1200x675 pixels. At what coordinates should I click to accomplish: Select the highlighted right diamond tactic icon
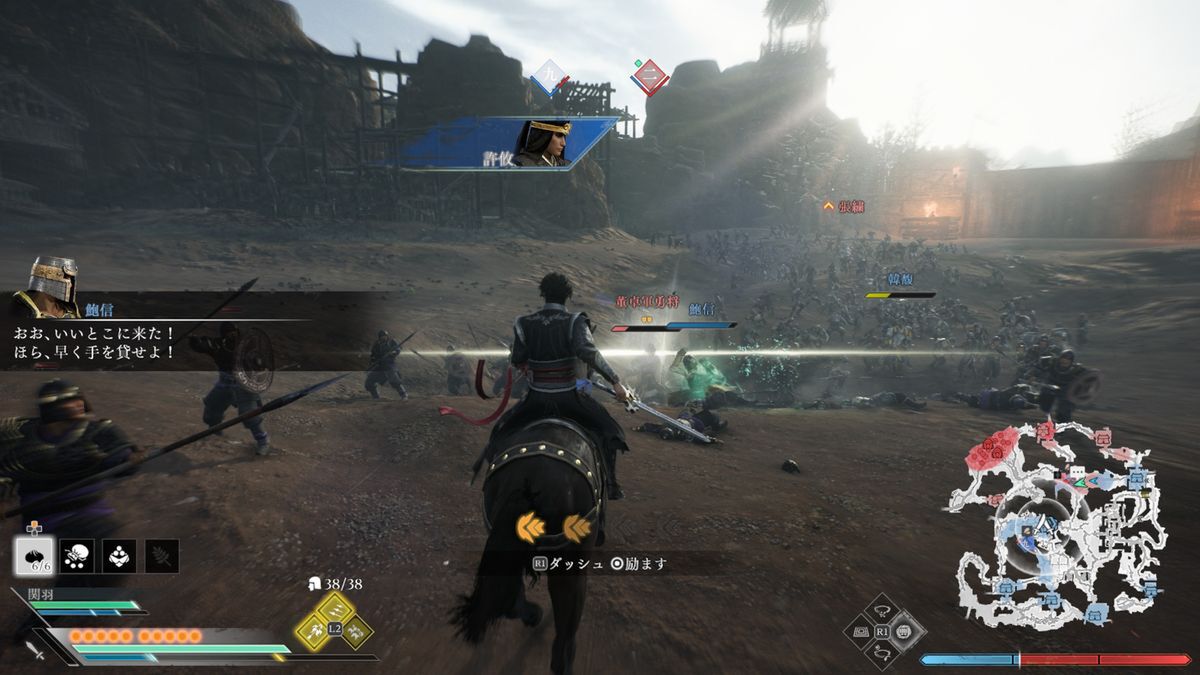pyautogui.click(x=906, y=632)
